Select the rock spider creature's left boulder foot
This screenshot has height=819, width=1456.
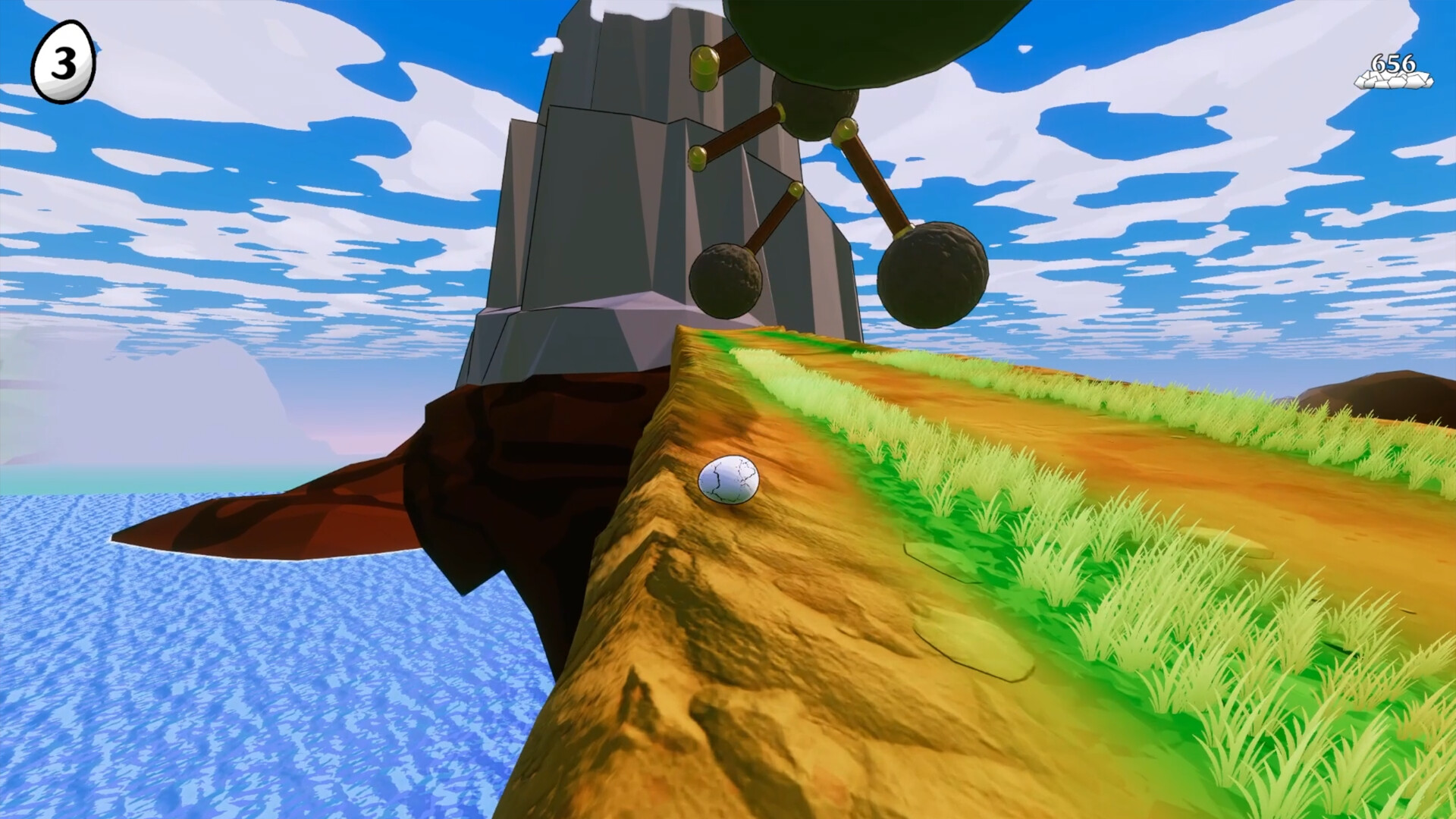click(724, 281)
